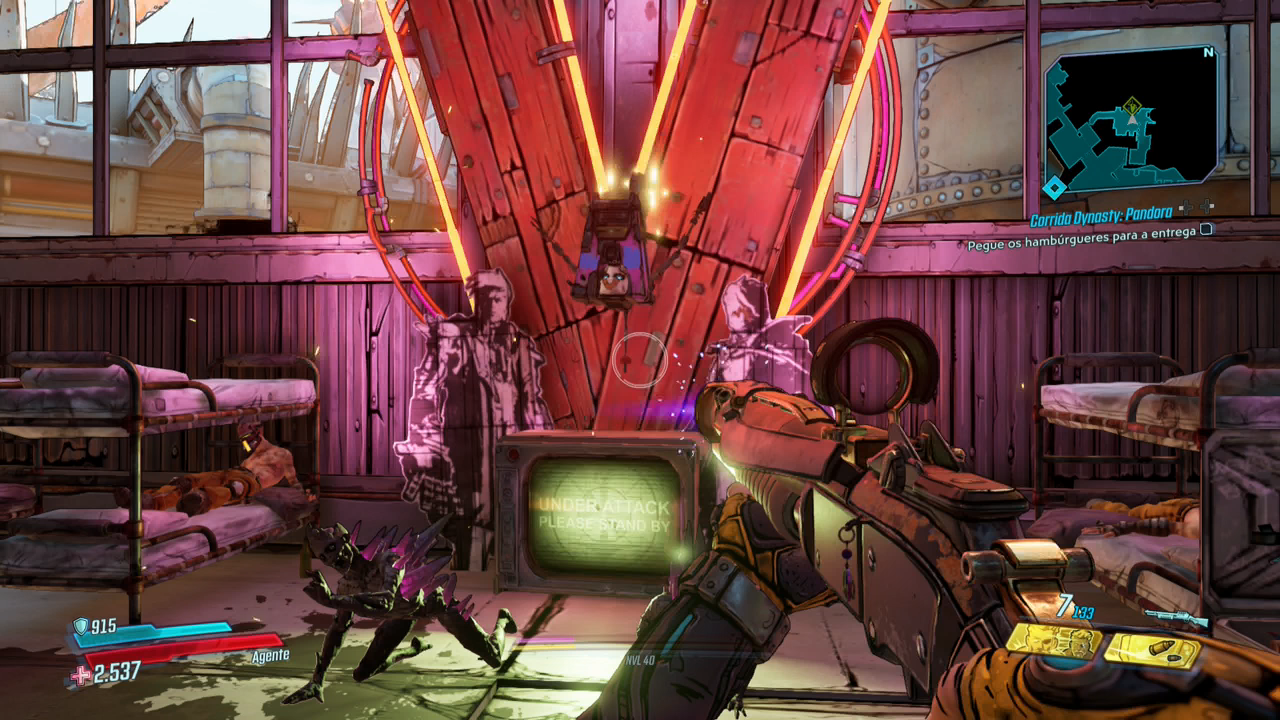
Task: Click the hamburger delivery objective checkbox
Action: tap(1207, 229)
